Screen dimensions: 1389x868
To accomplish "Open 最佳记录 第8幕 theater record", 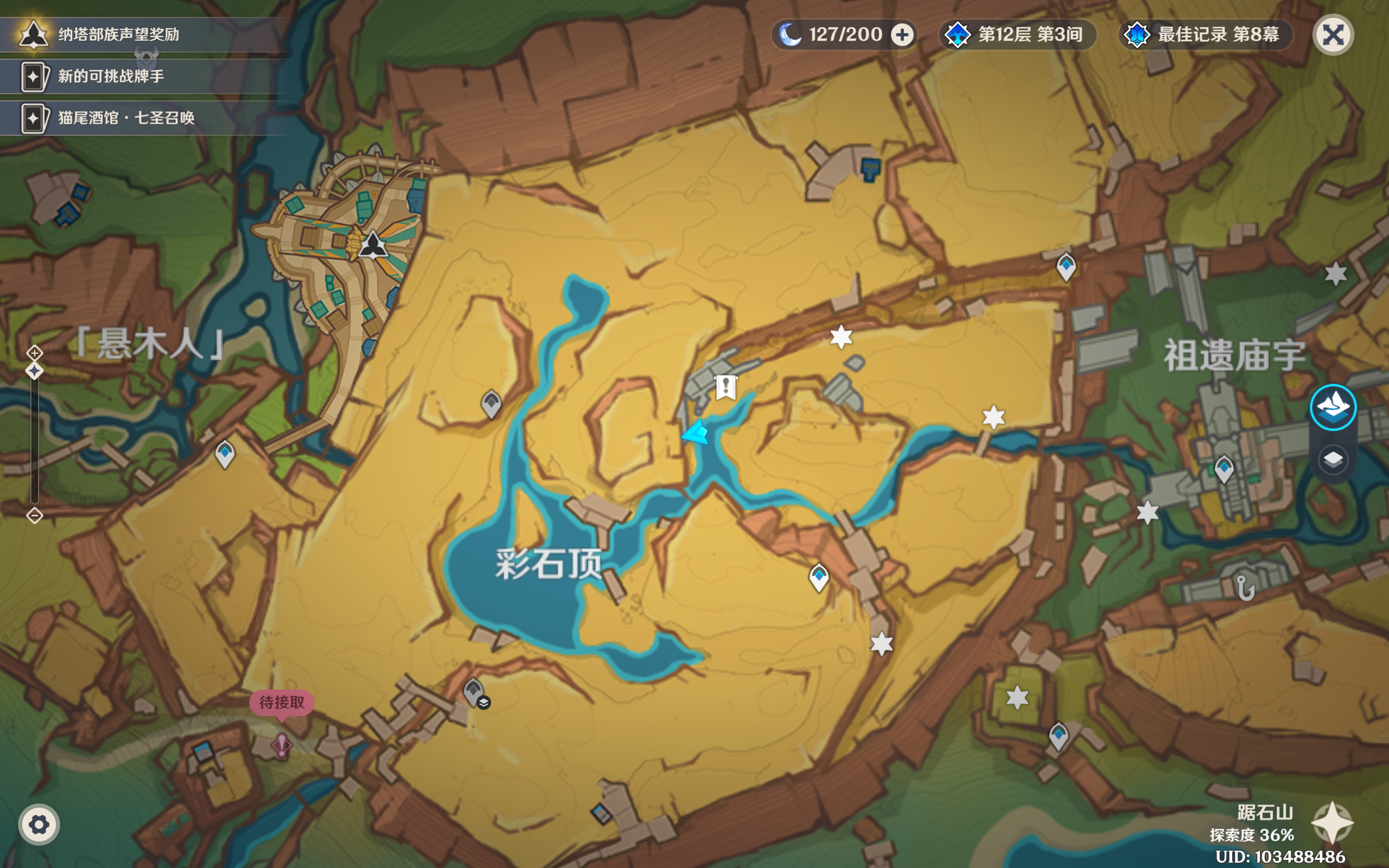I will [x=1206, y=35].
